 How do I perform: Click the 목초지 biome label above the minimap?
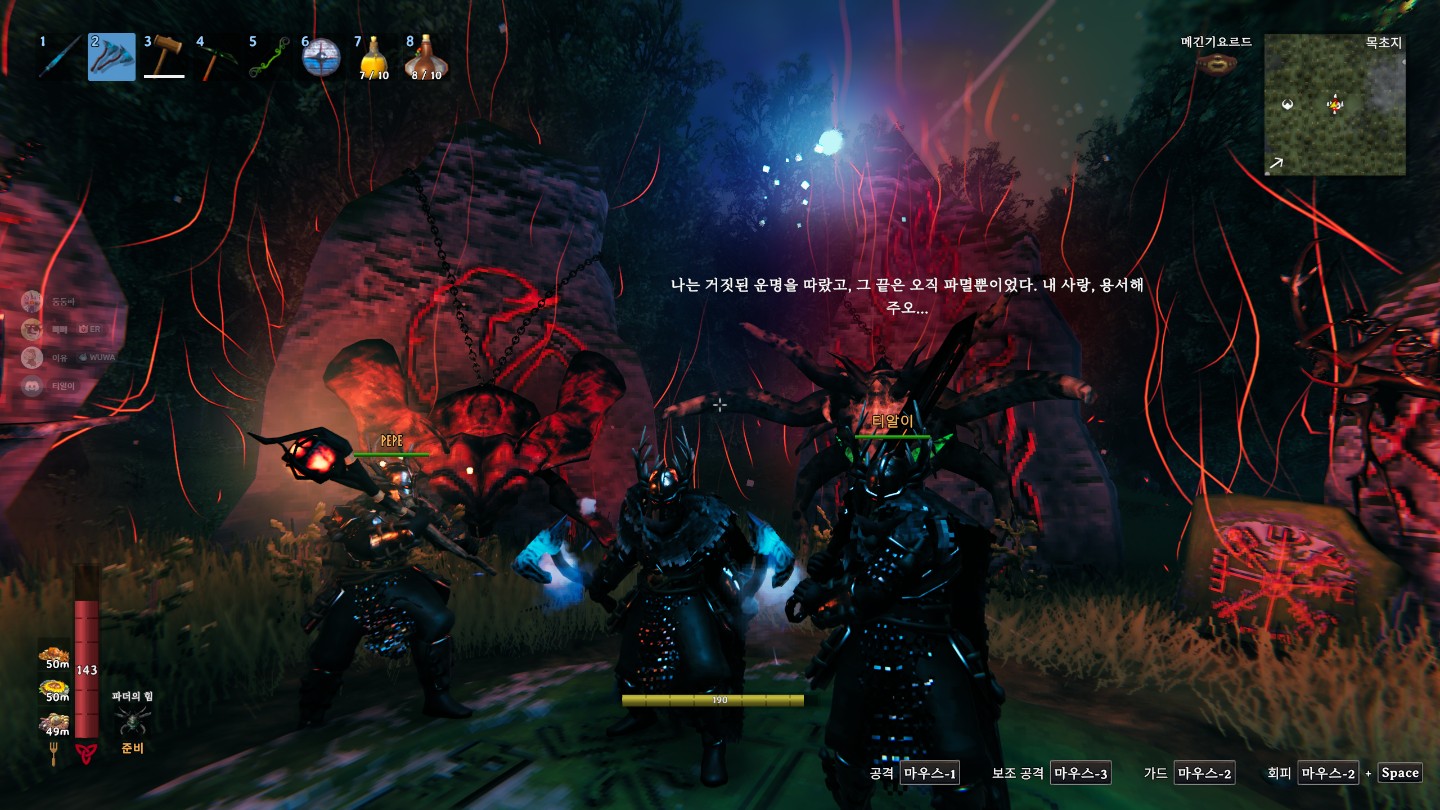pyautogui.click(x=1382, y=42)
